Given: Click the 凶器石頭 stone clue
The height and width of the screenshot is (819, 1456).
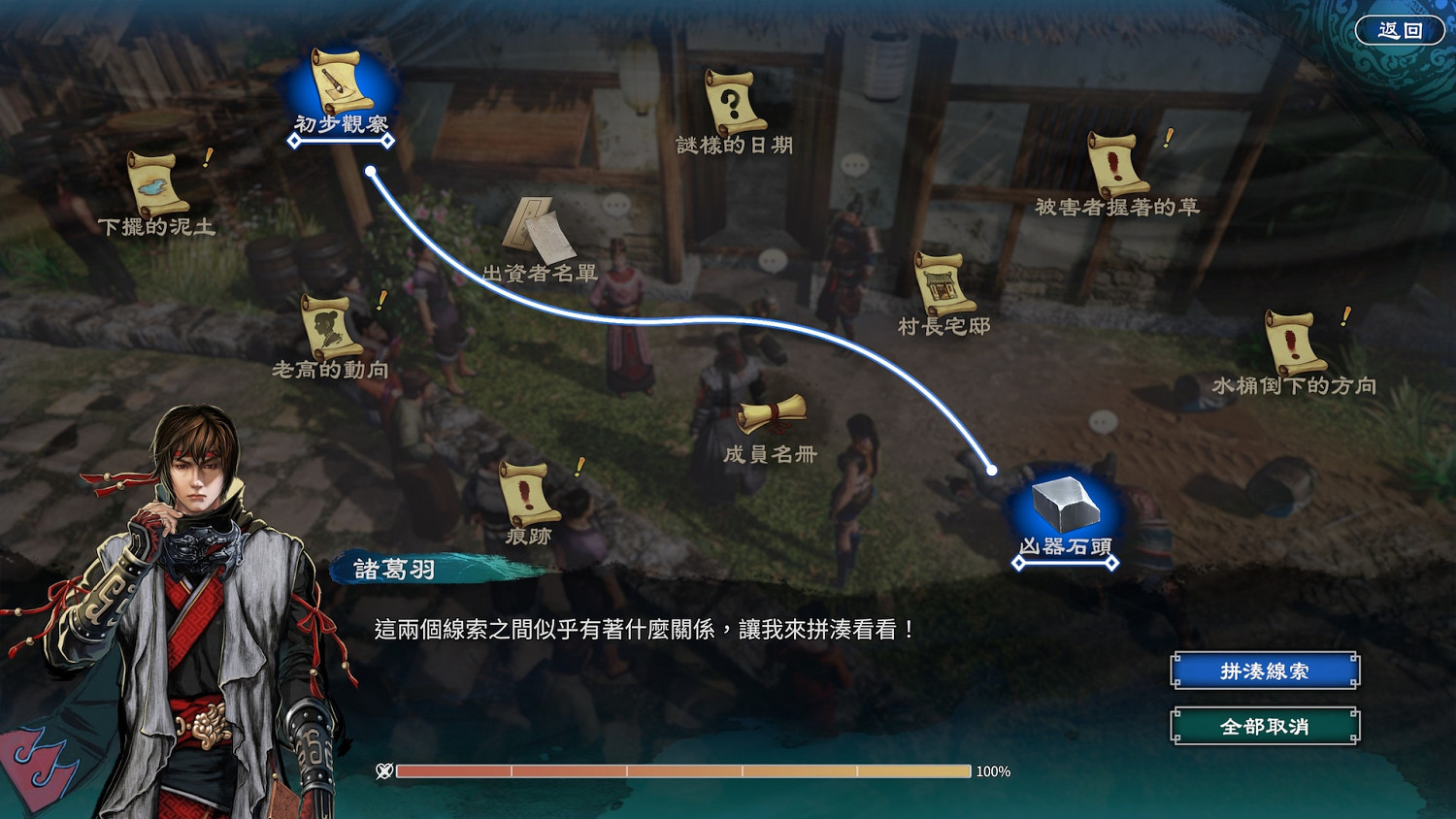Looking at the screenshot, I should 1065,505.
